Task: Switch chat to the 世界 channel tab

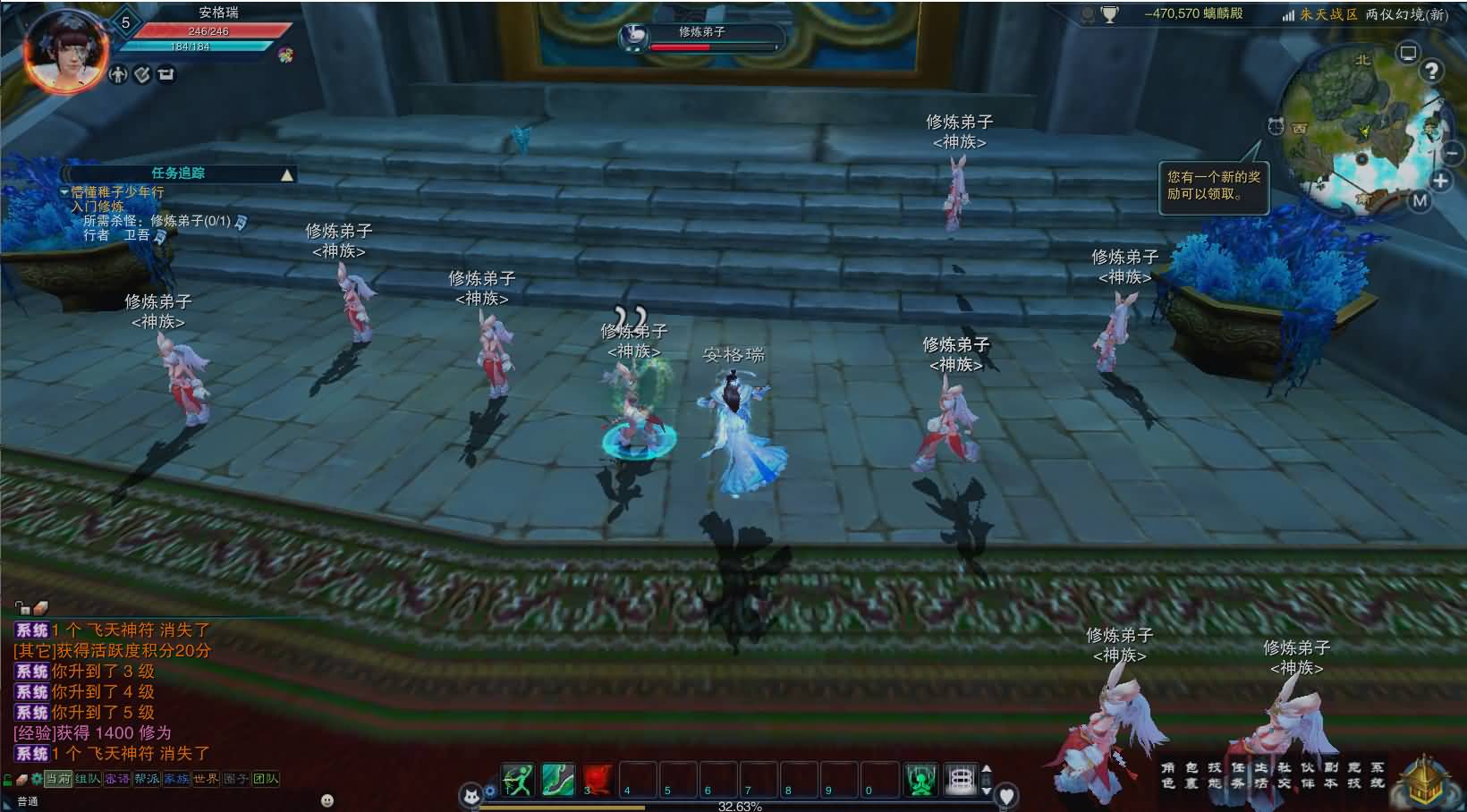Action: pos(206,779)
